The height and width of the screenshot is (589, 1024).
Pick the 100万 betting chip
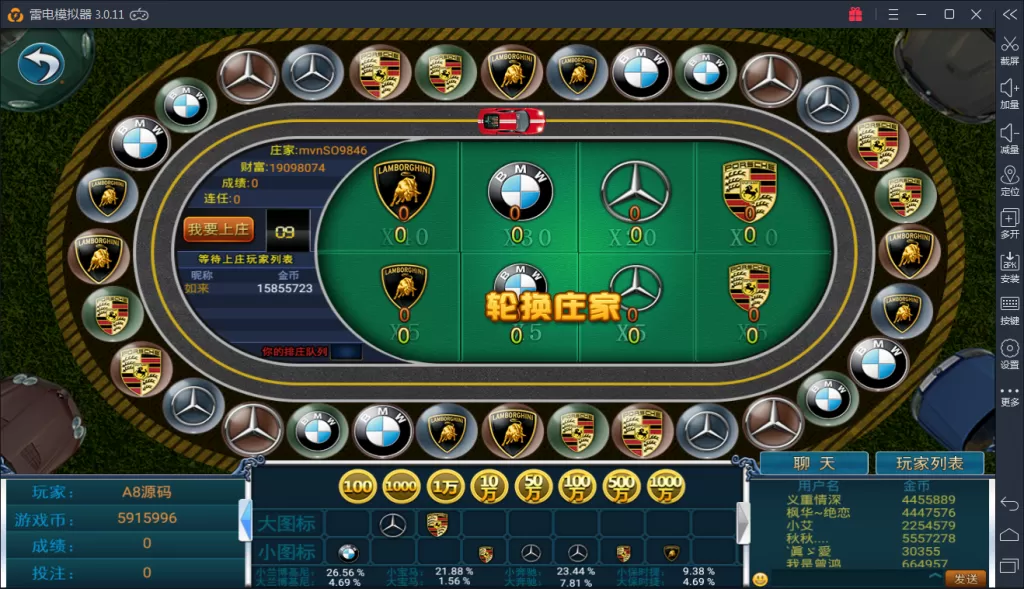(x=578, y=486)
